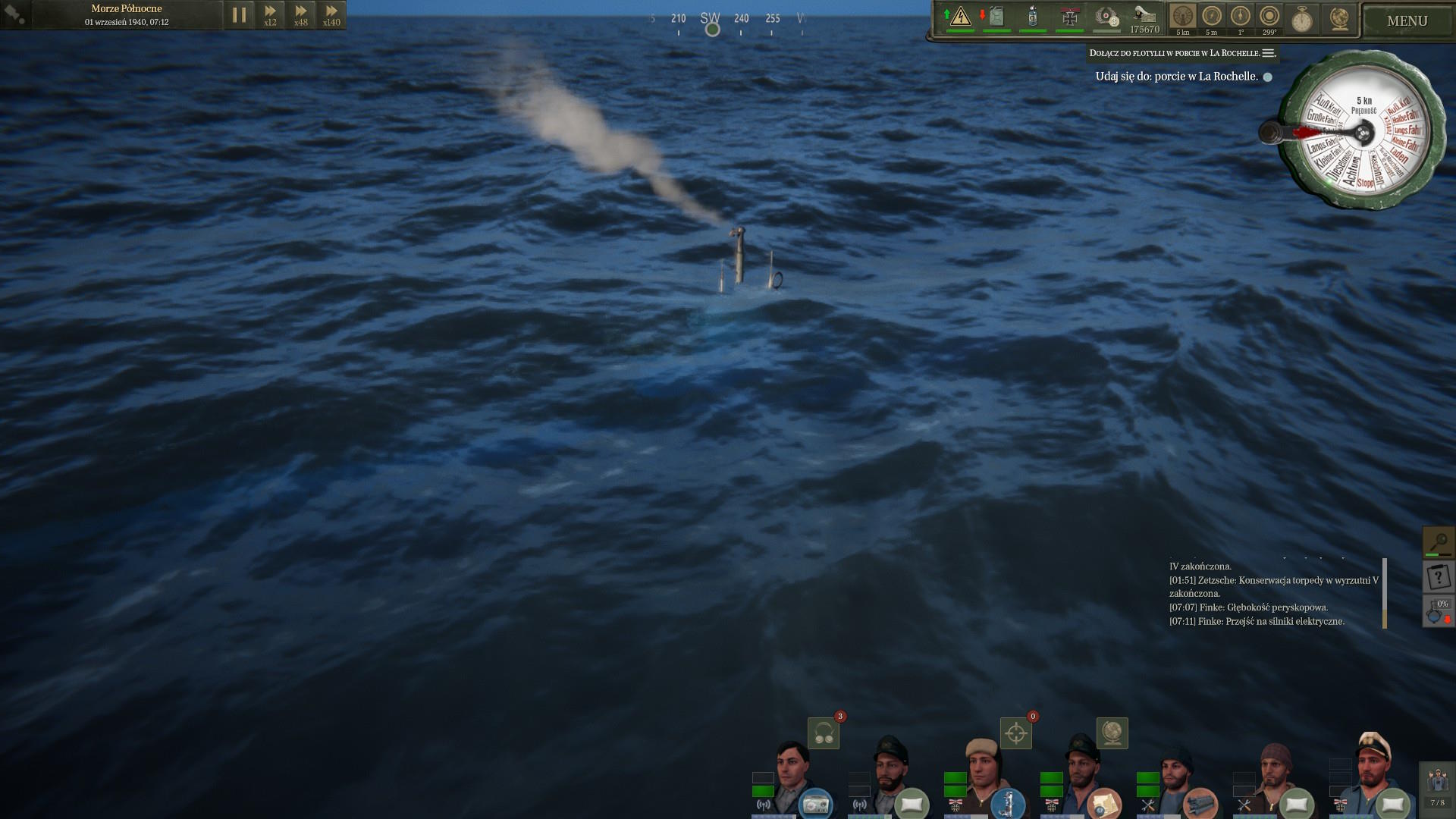Open the course gauge showing 299°
1456x819 pixels.
coord(1269,17)
